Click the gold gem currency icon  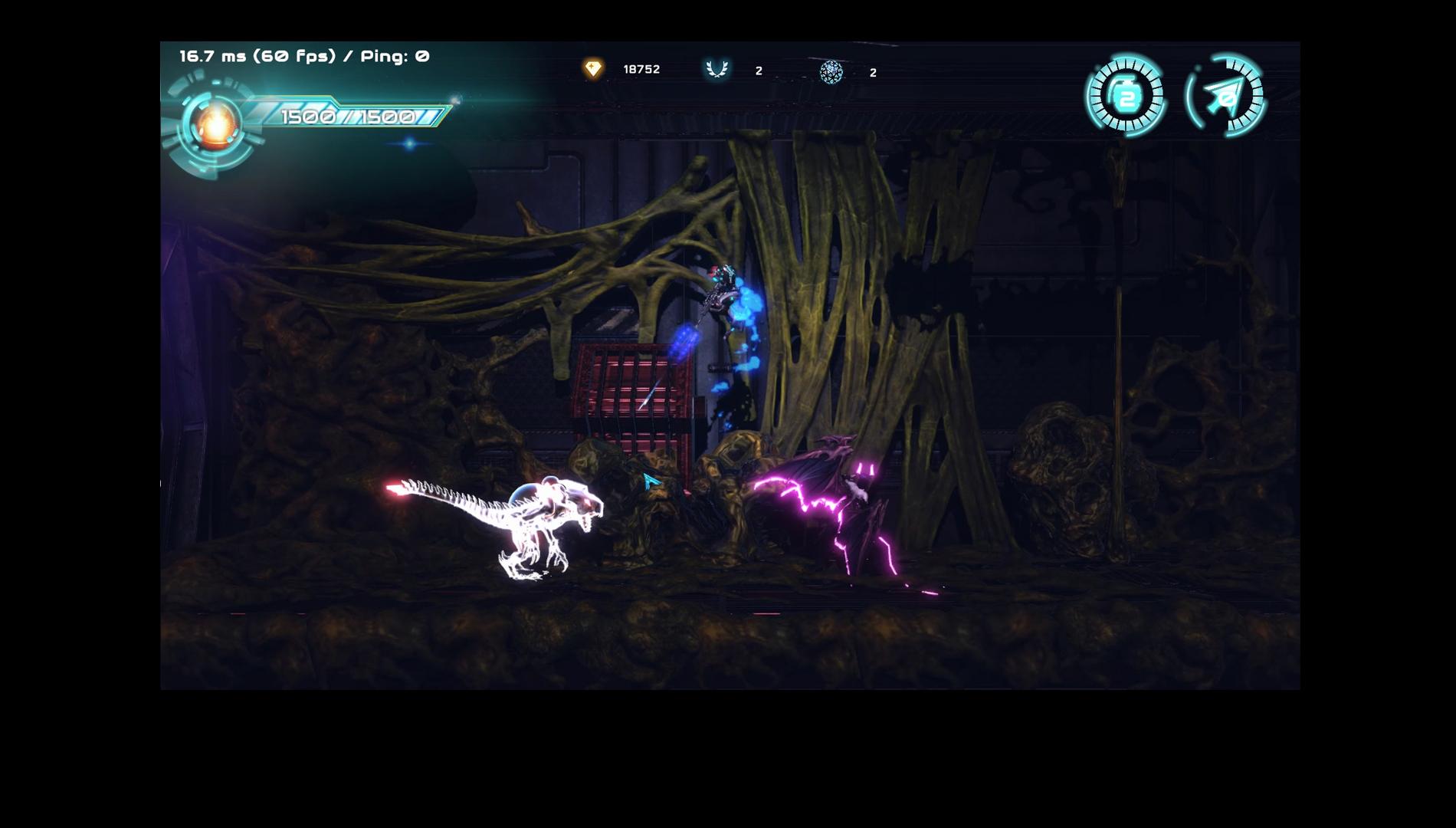[x=592, y=69]
